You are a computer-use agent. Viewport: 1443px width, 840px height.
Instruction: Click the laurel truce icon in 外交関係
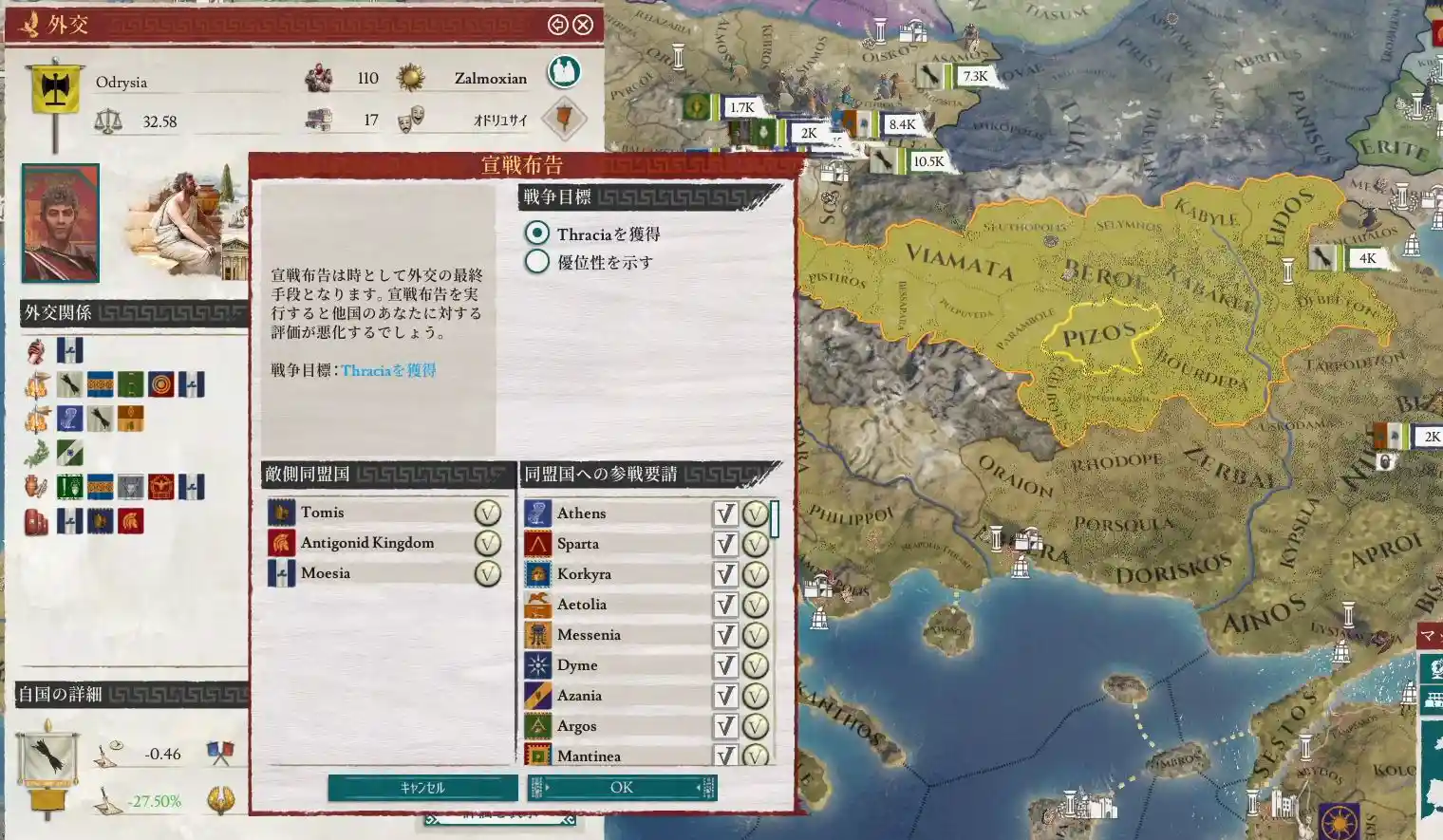[x=34, y=453]
